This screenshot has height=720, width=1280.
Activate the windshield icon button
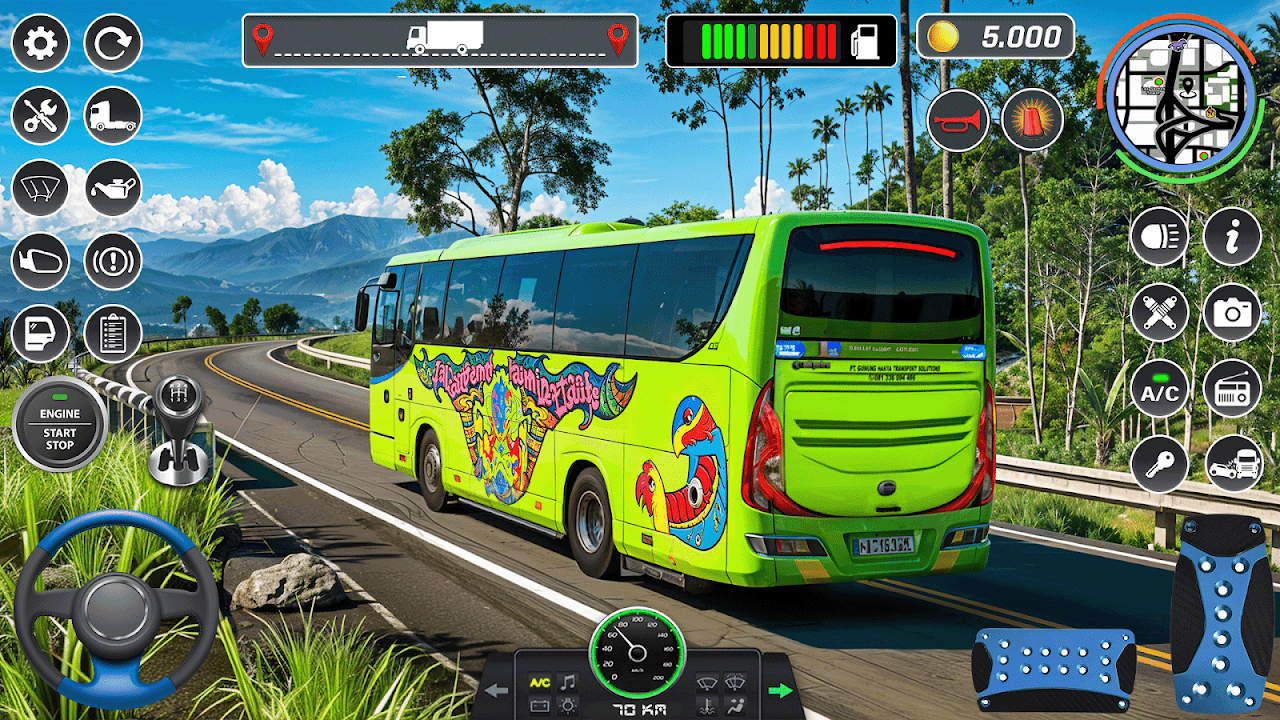click(x=40, y=188)
